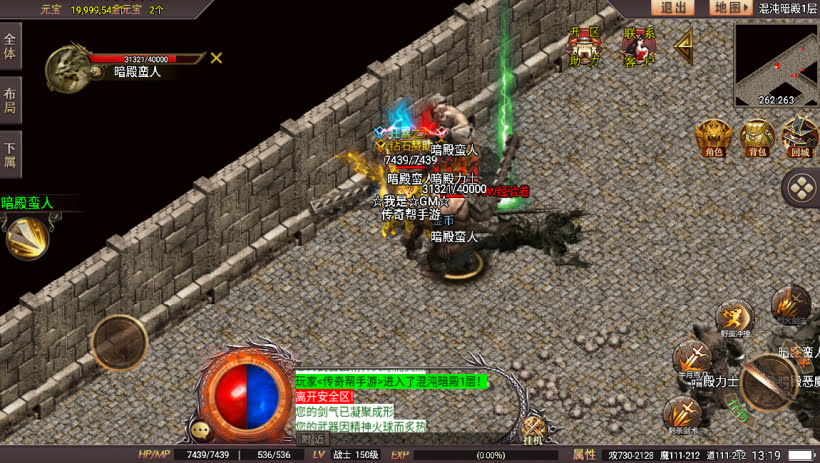Open the 联系客户 customer service icon

coord(638,45)
